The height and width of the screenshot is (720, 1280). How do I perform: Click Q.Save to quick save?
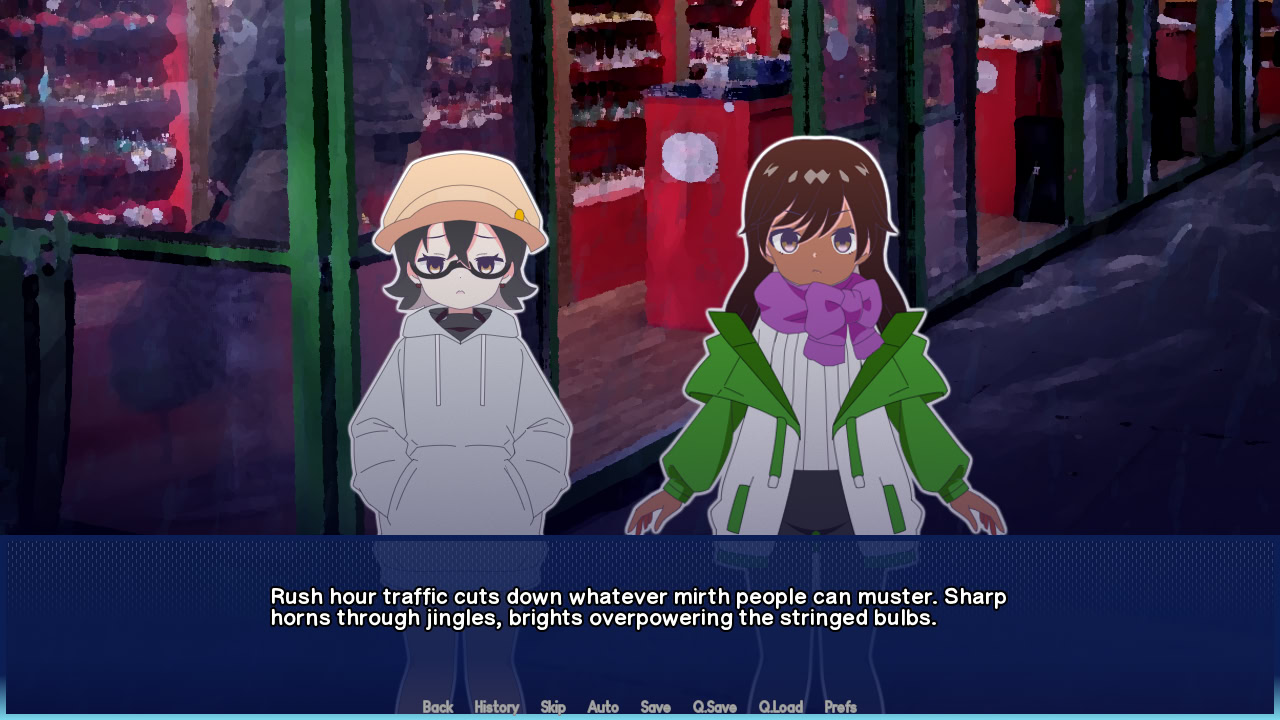714,707
